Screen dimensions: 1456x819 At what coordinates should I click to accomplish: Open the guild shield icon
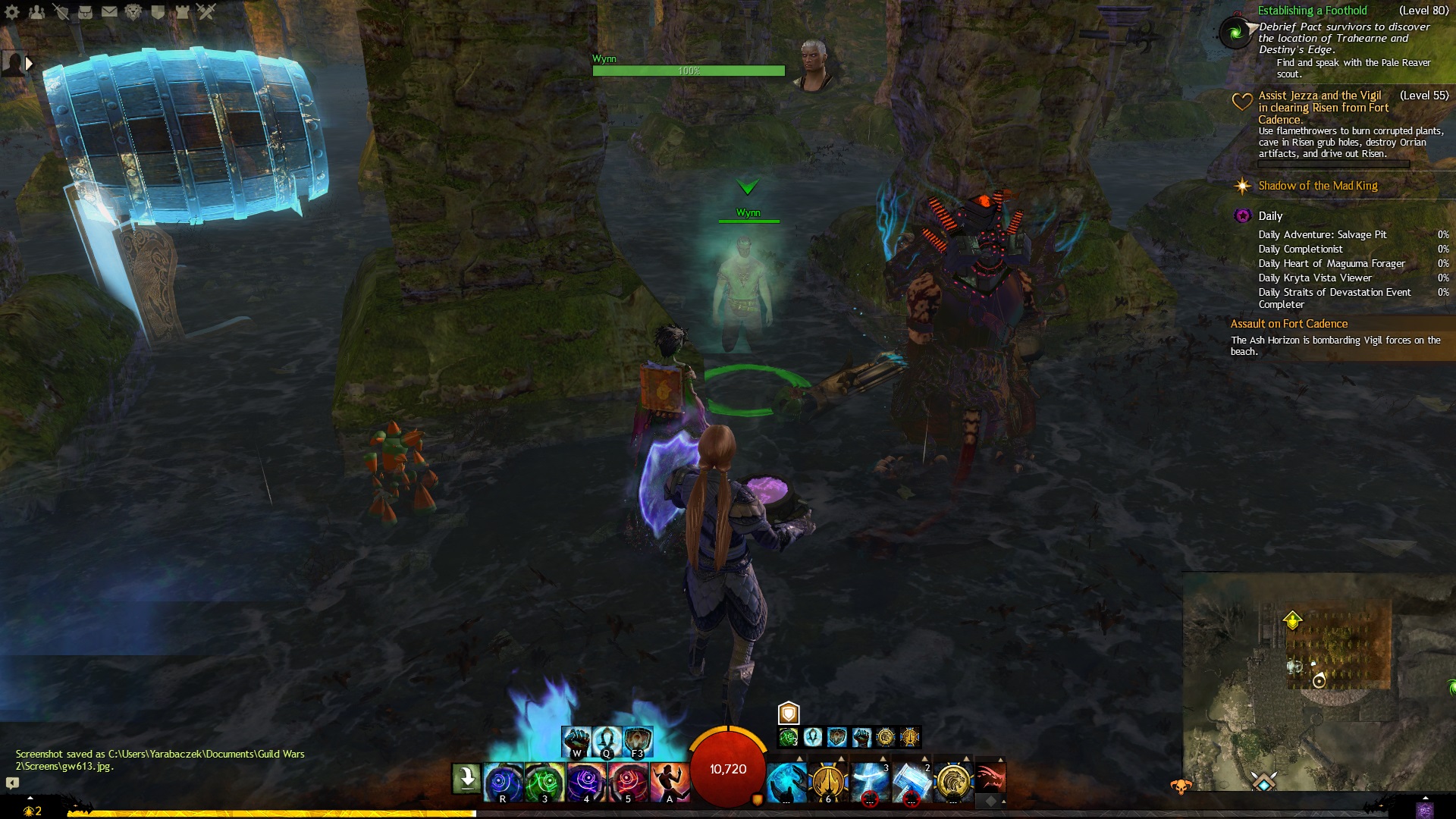coord(158,12)
